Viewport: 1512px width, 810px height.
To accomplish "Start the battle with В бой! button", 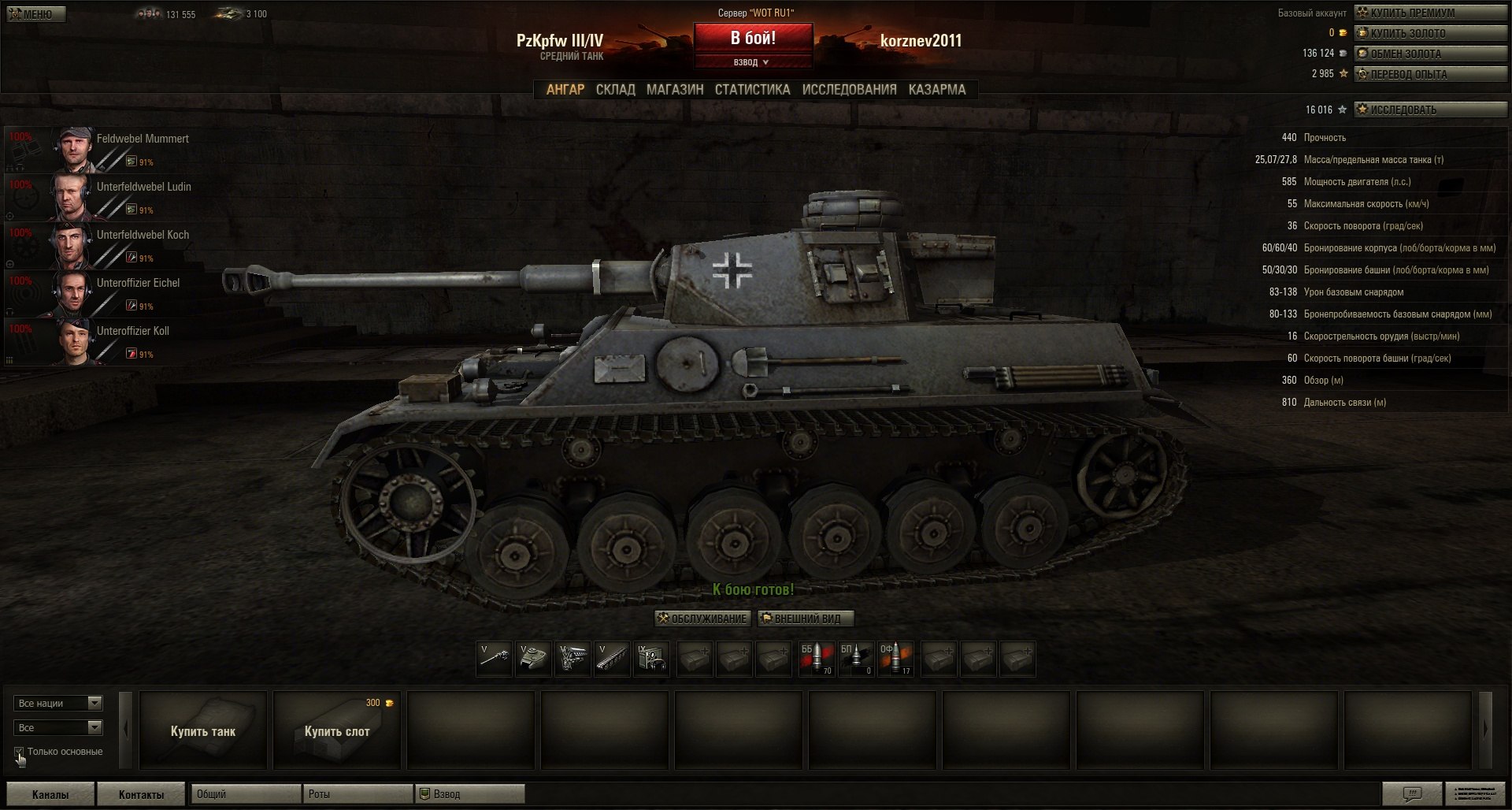I will [753, 38].
